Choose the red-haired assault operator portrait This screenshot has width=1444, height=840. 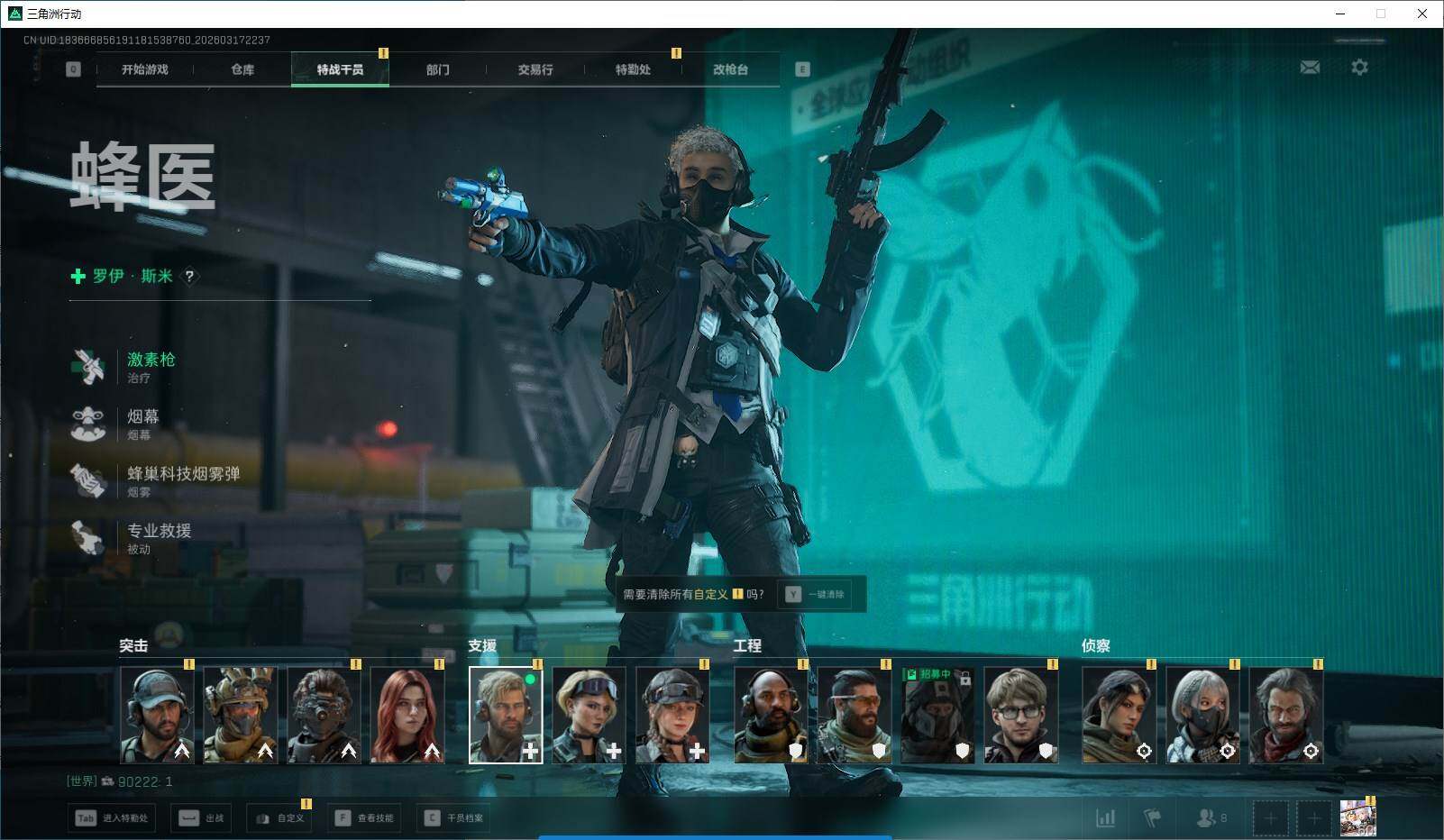point(407,716)
